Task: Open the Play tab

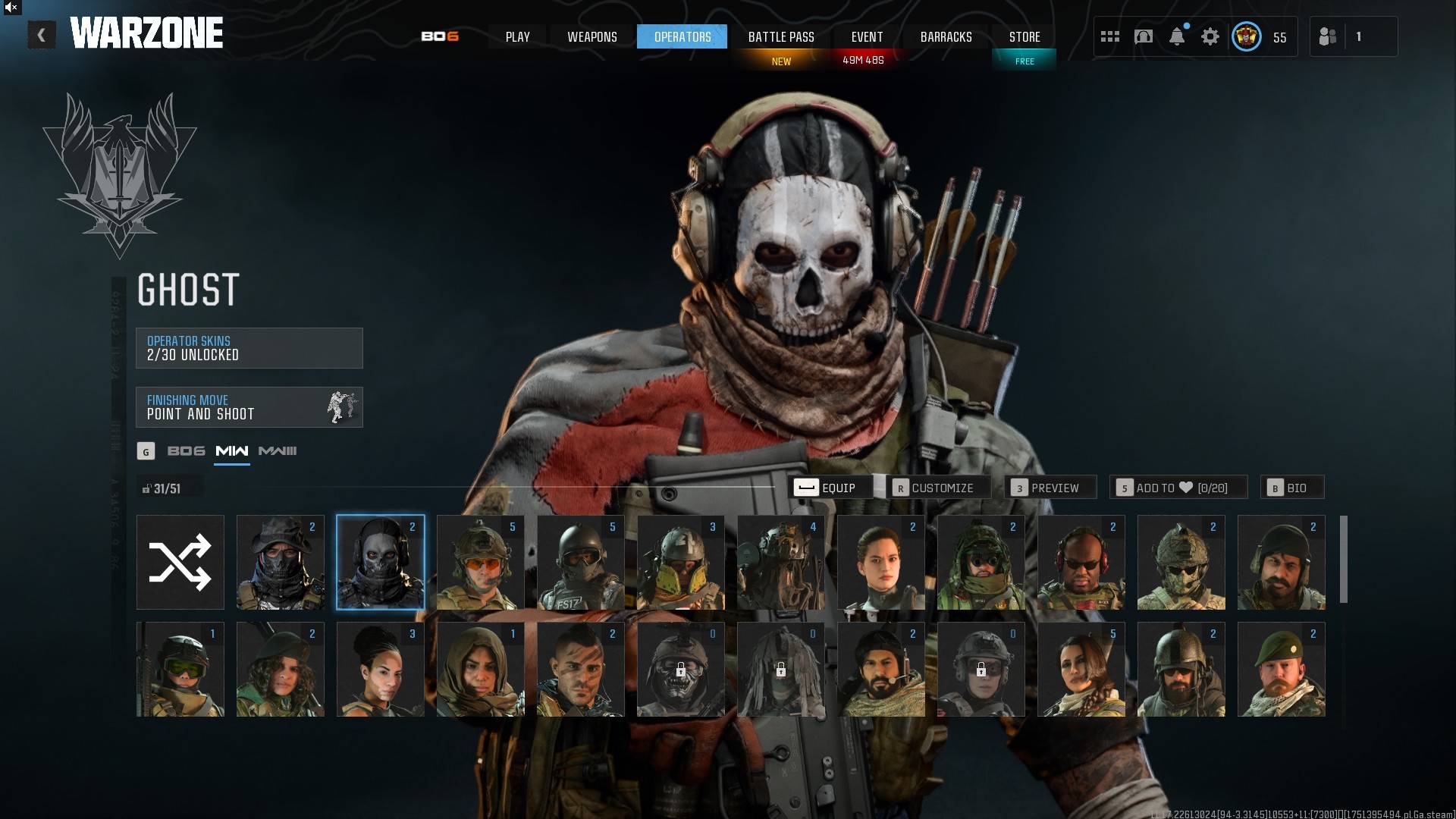Action: [518, 37]
